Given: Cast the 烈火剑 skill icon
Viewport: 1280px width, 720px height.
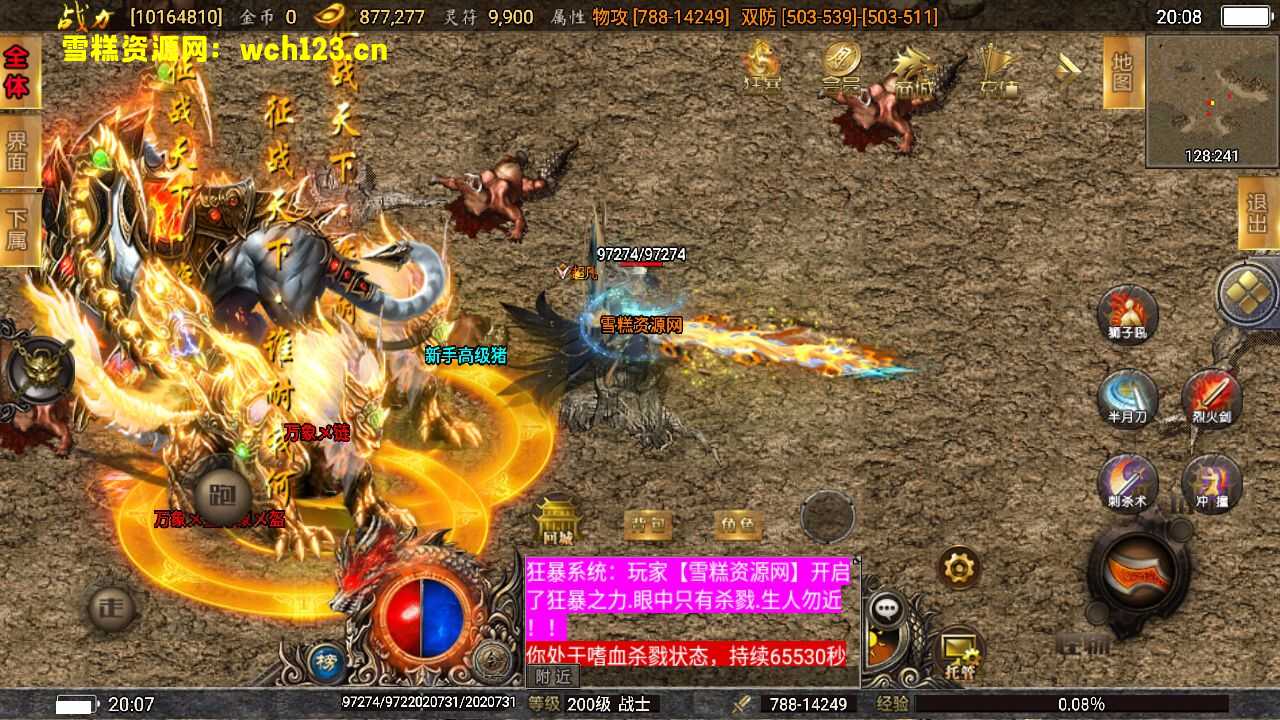Looking at the screenshot, I should (1211, 390).
